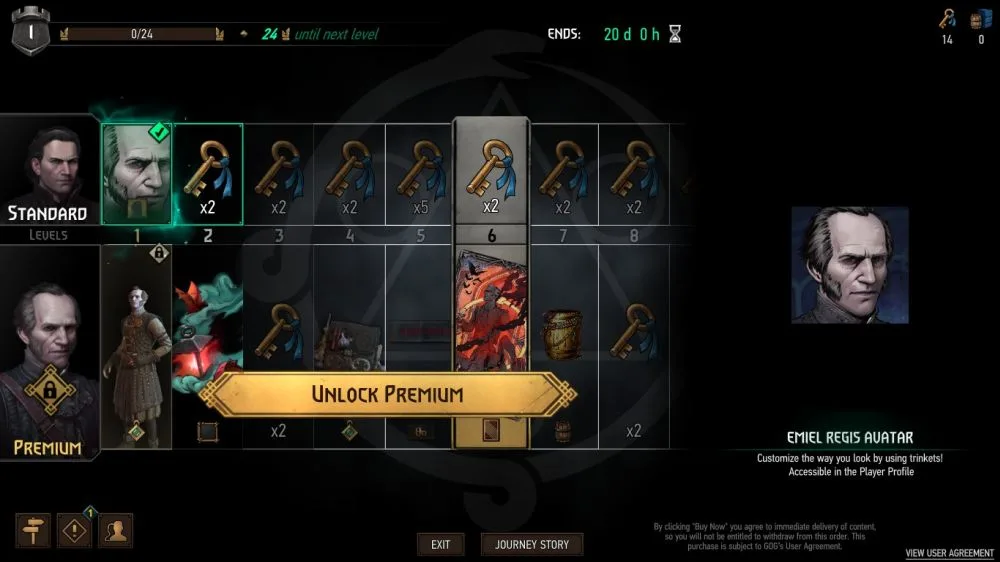Select the Standard track portrait
1000x562 pixels.
pos(49,175)
